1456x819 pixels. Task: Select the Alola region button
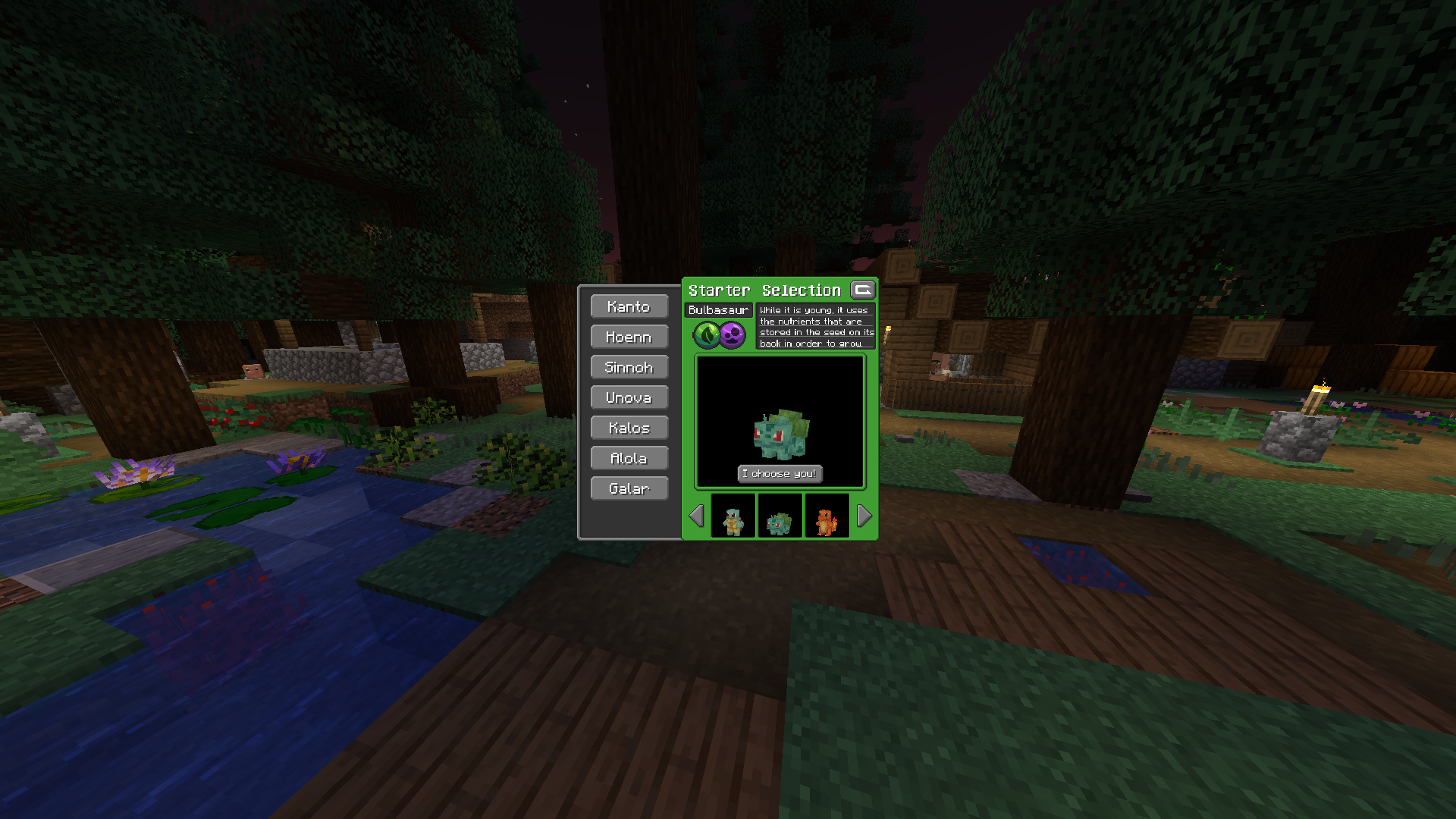629,458
